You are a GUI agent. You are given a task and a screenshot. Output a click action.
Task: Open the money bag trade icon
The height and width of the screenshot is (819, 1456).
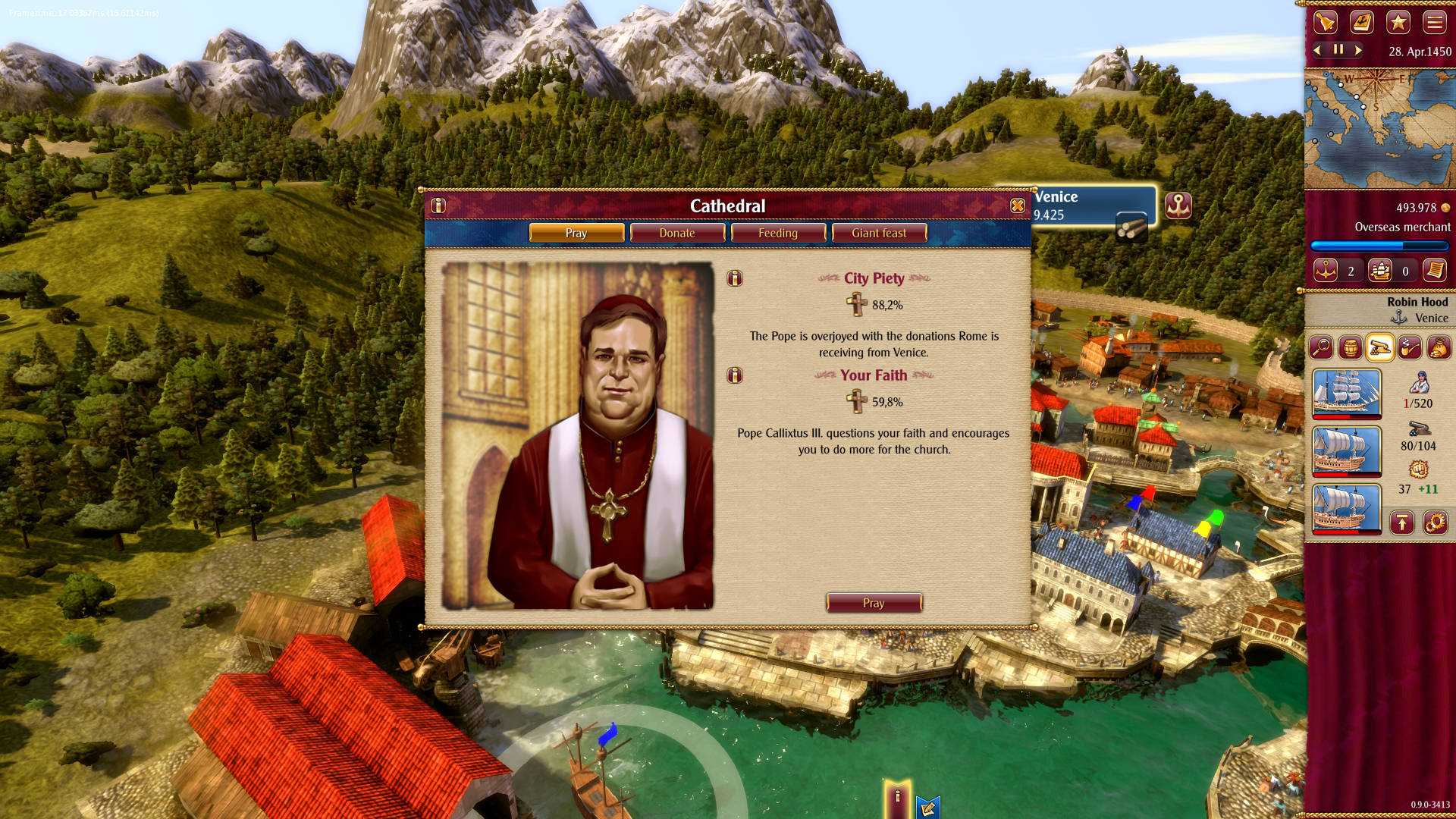(1439, 347)
